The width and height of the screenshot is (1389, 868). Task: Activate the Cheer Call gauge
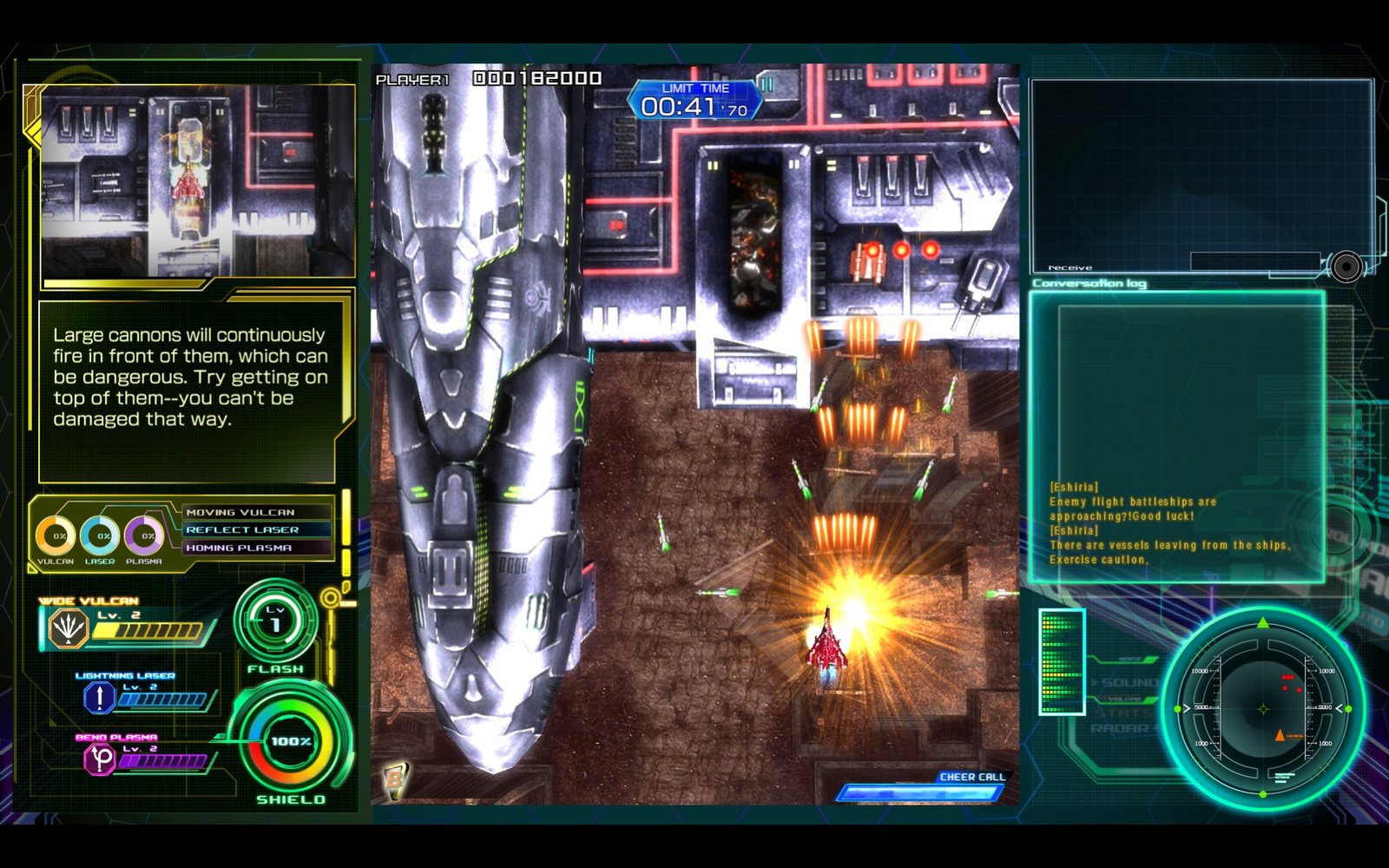click(920, 791)
